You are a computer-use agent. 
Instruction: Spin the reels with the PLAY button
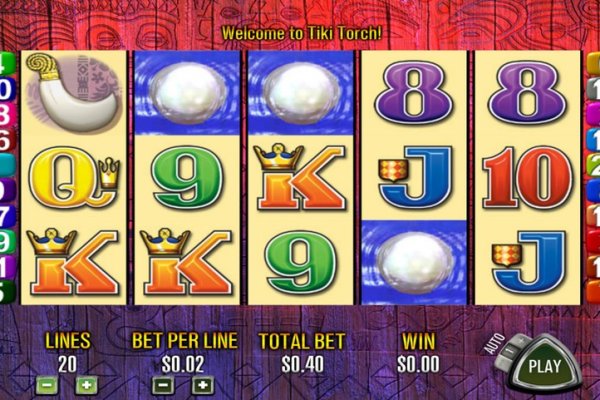[544, 365]
